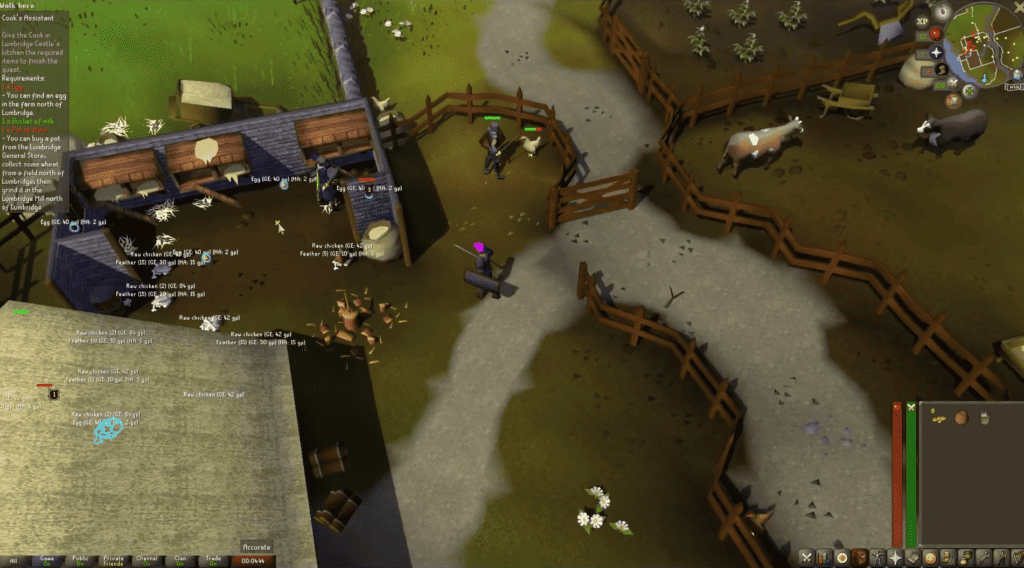Open the Friends List smiley tab
The height and width of the screenshot is (568, 1024).
coord(932,557)
